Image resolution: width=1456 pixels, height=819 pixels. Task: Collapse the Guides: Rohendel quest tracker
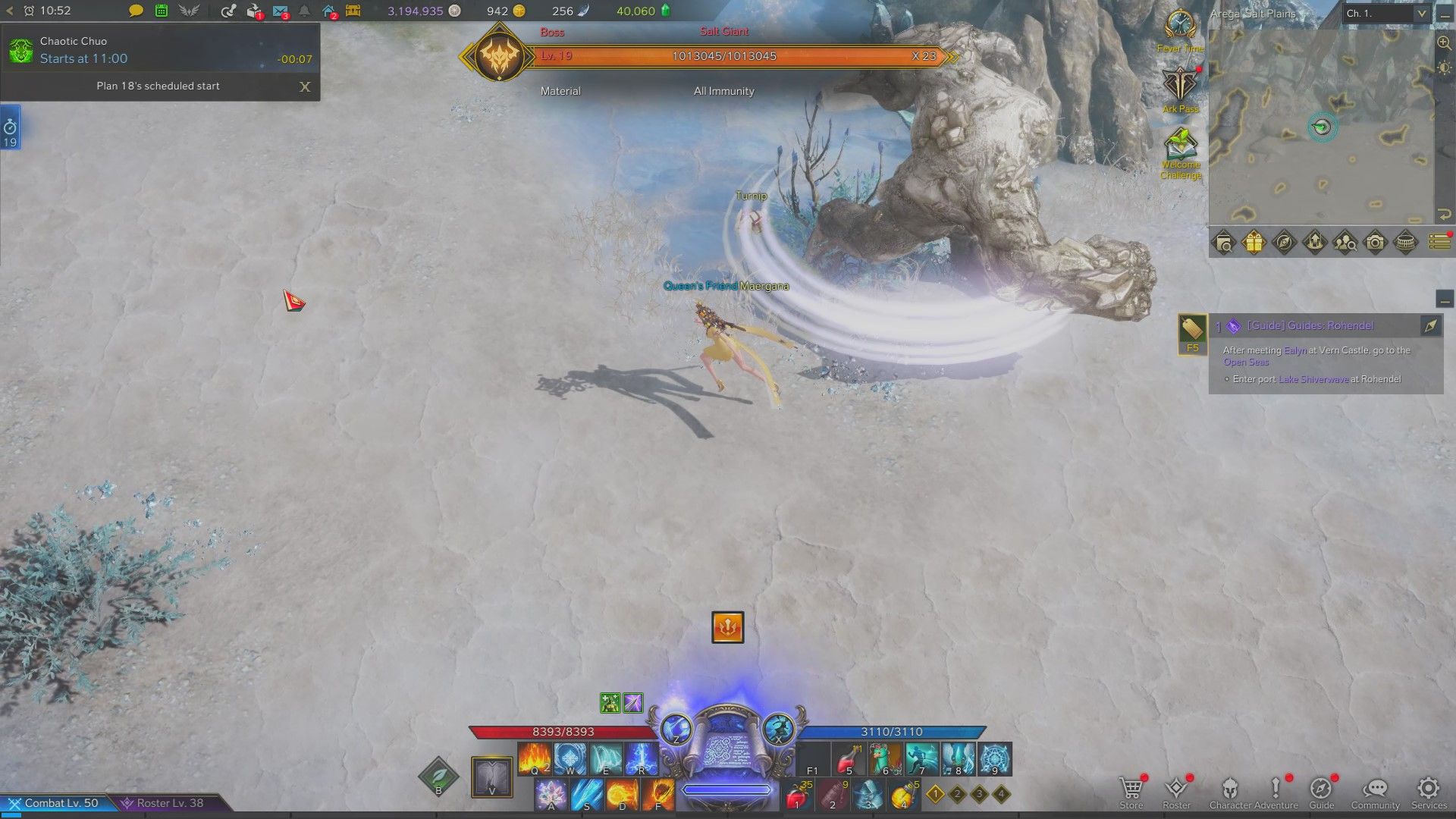tap(1445, 300)
